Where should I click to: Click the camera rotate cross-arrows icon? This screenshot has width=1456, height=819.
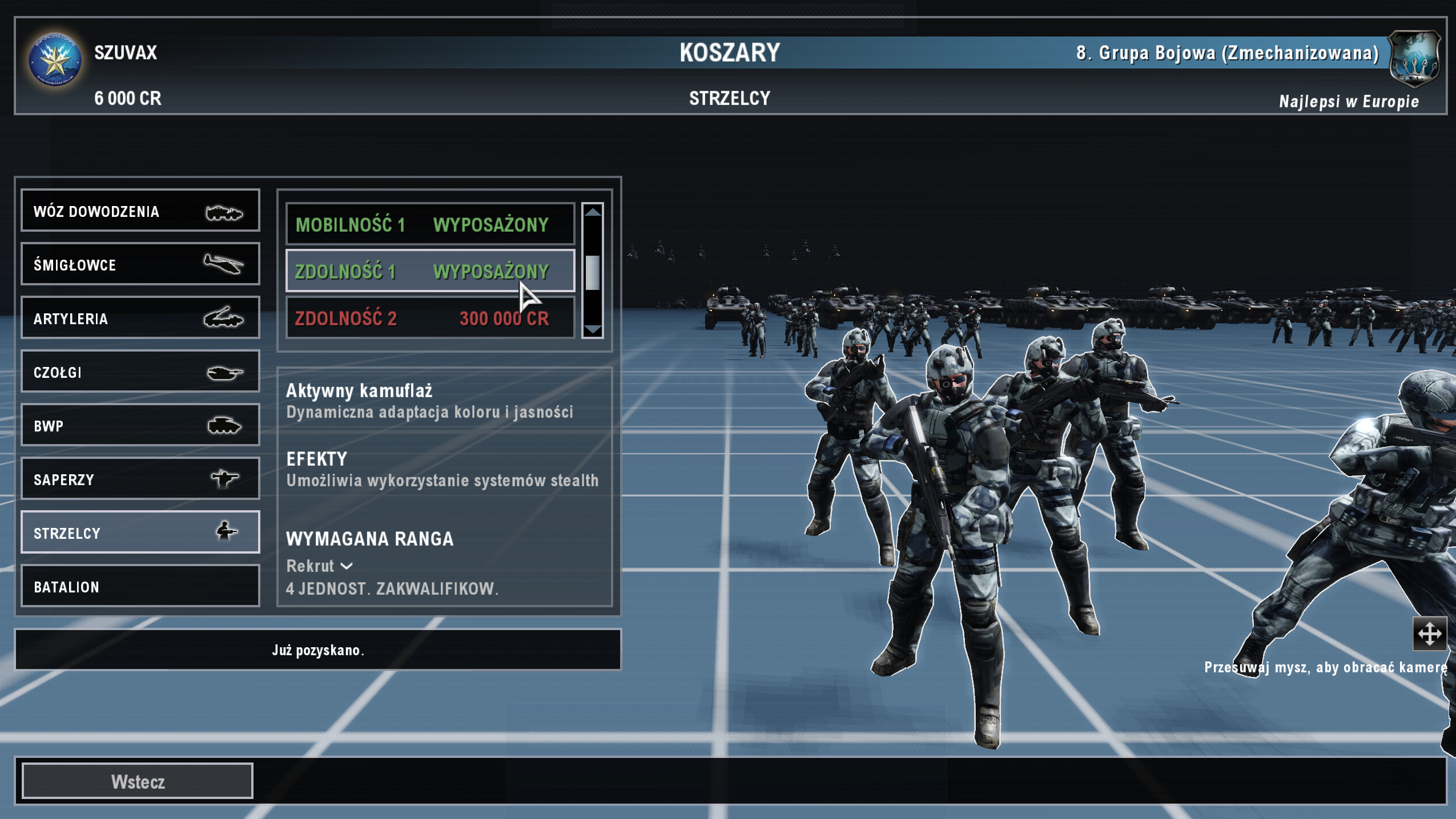click(x=1429, y=634)
